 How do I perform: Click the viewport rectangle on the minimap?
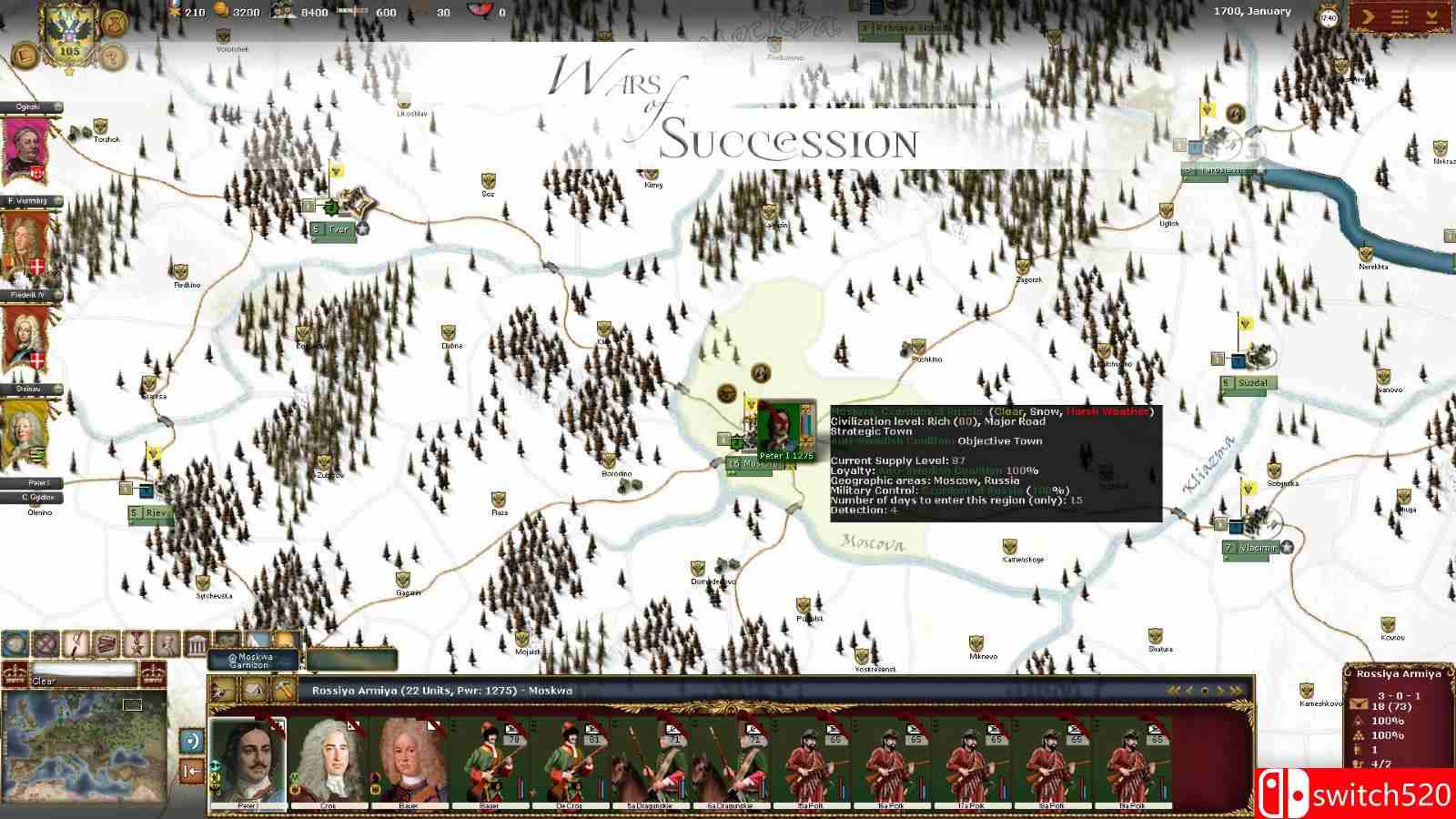coord(133,705)
